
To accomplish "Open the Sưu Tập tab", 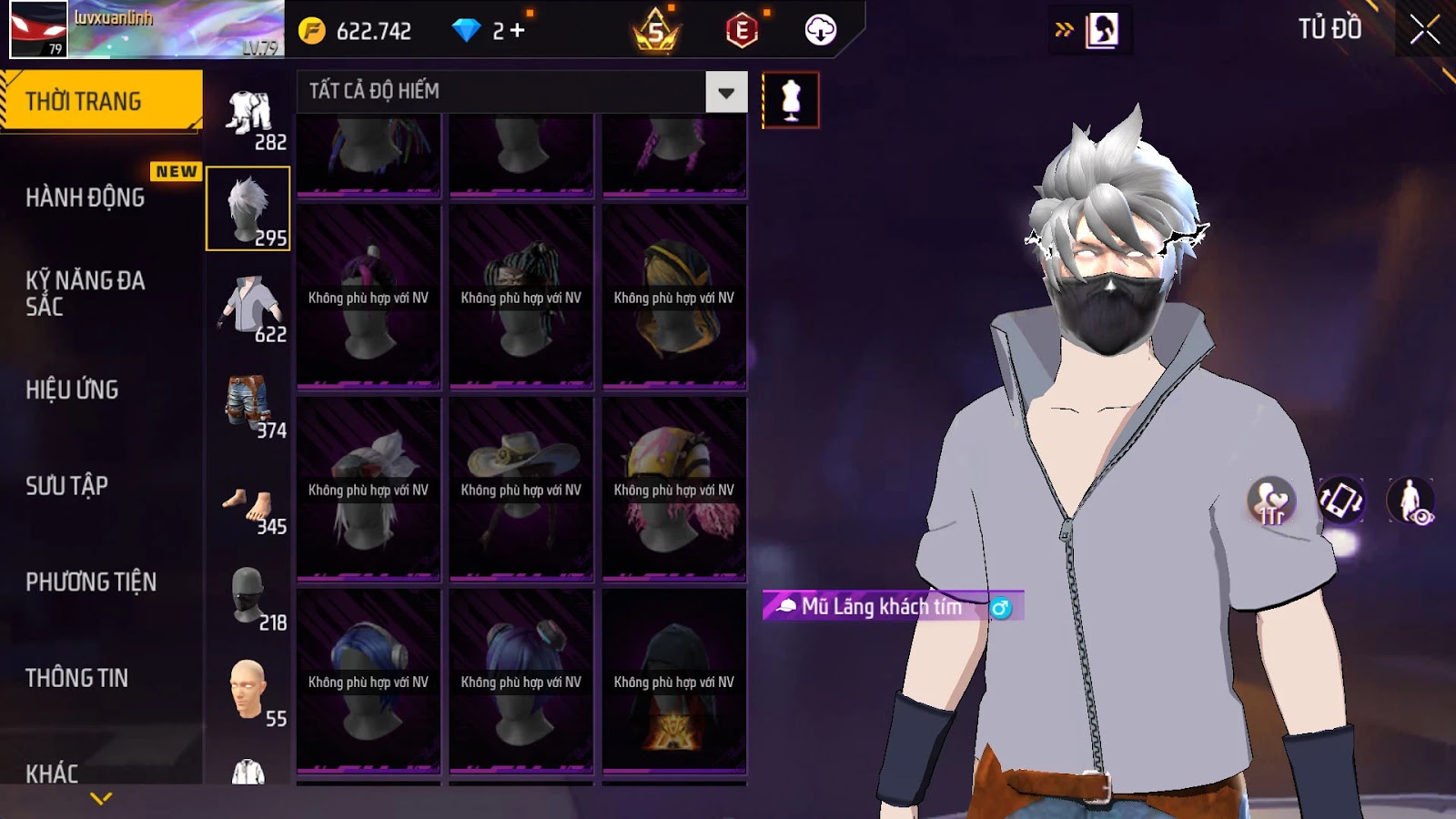I will click(x=67, y=486).
